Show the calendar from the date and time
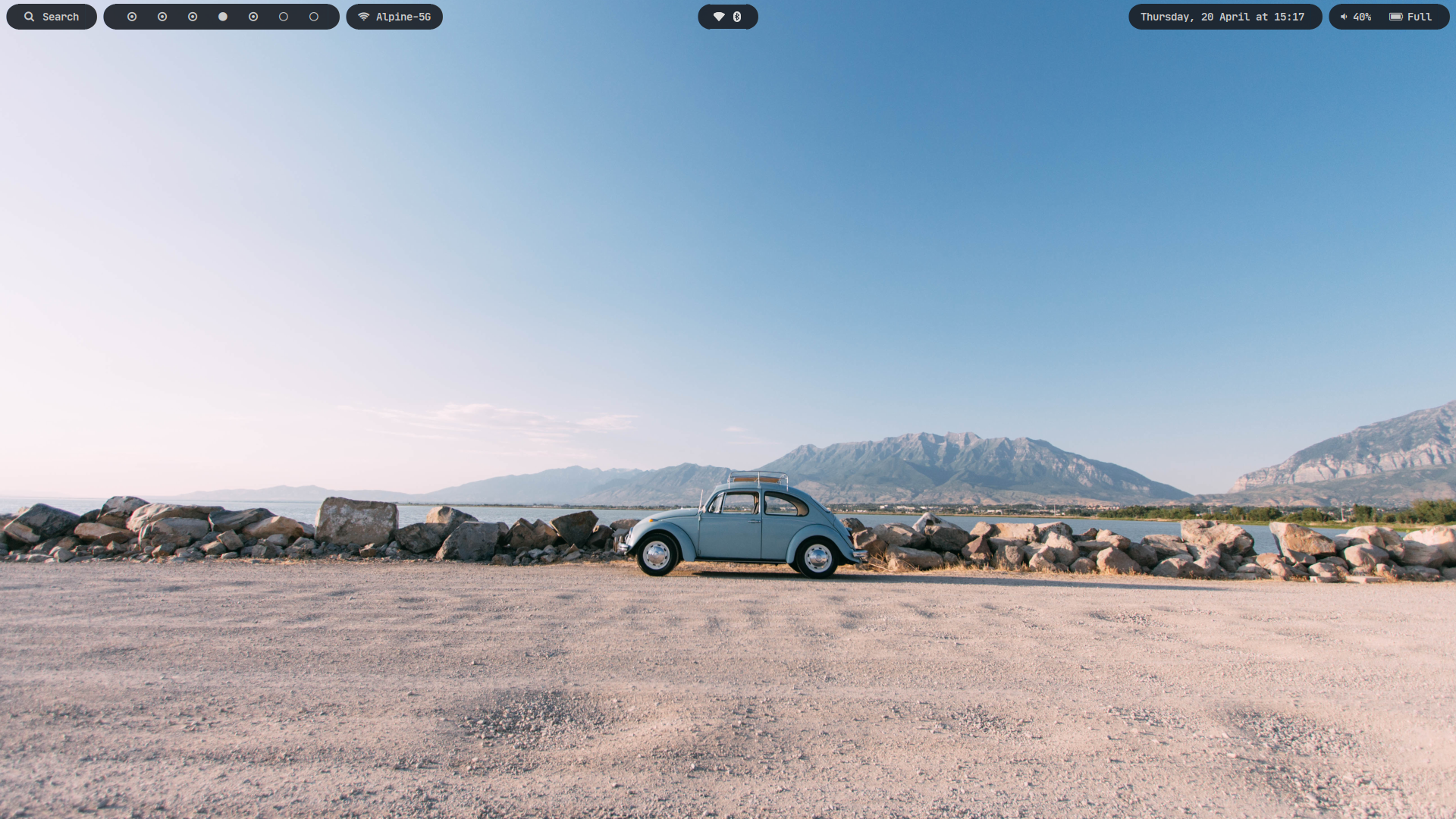Image resolution: width=1456 pixels, height=819 pixels. pyautogui.click(x=1222, y=17)
